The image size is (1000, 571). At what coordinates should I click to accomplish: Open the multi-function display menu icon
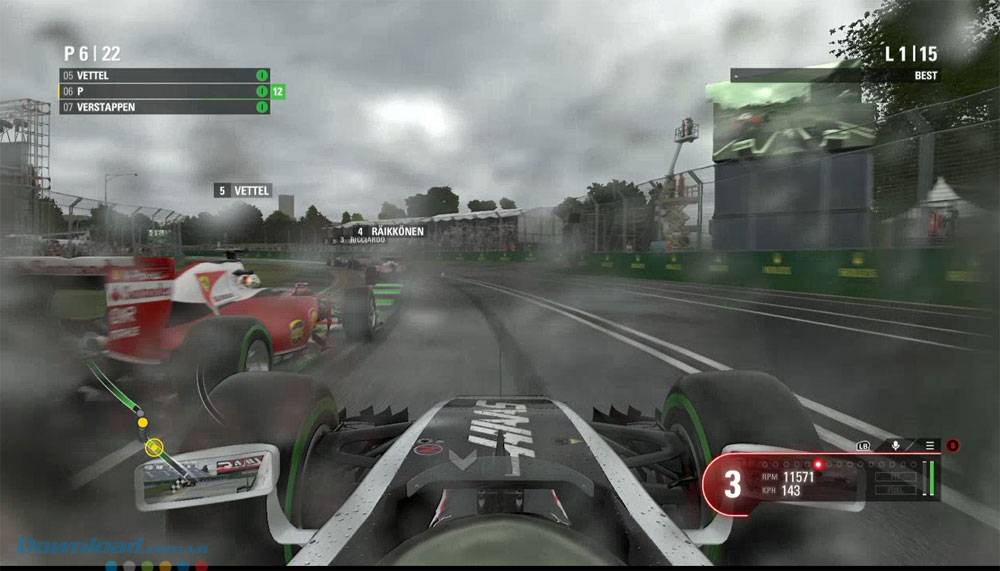click(929, 445)
